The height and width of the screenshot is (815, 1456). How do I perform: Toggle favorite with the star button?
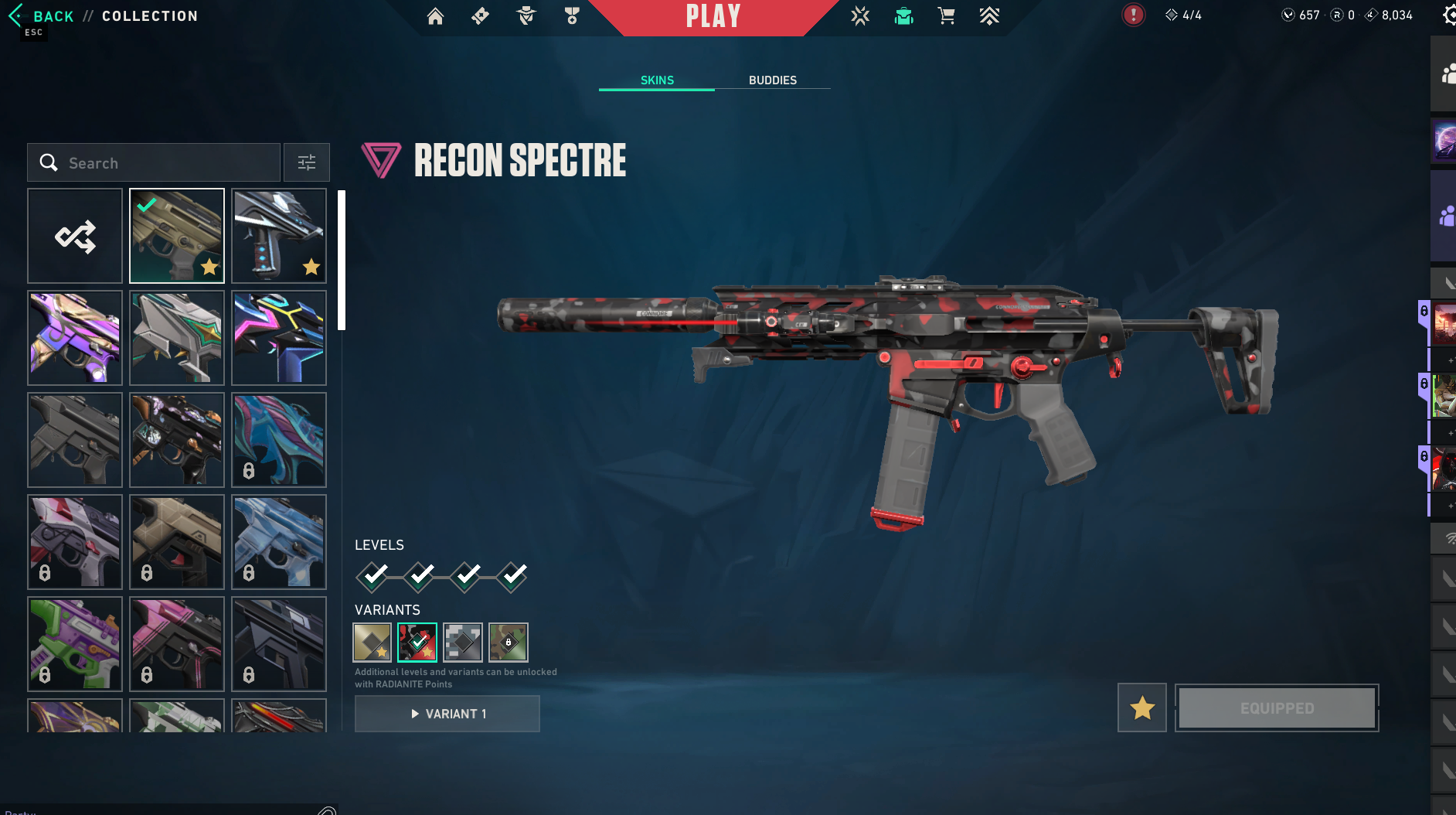pyautogui.click(x=1141, y=708)
